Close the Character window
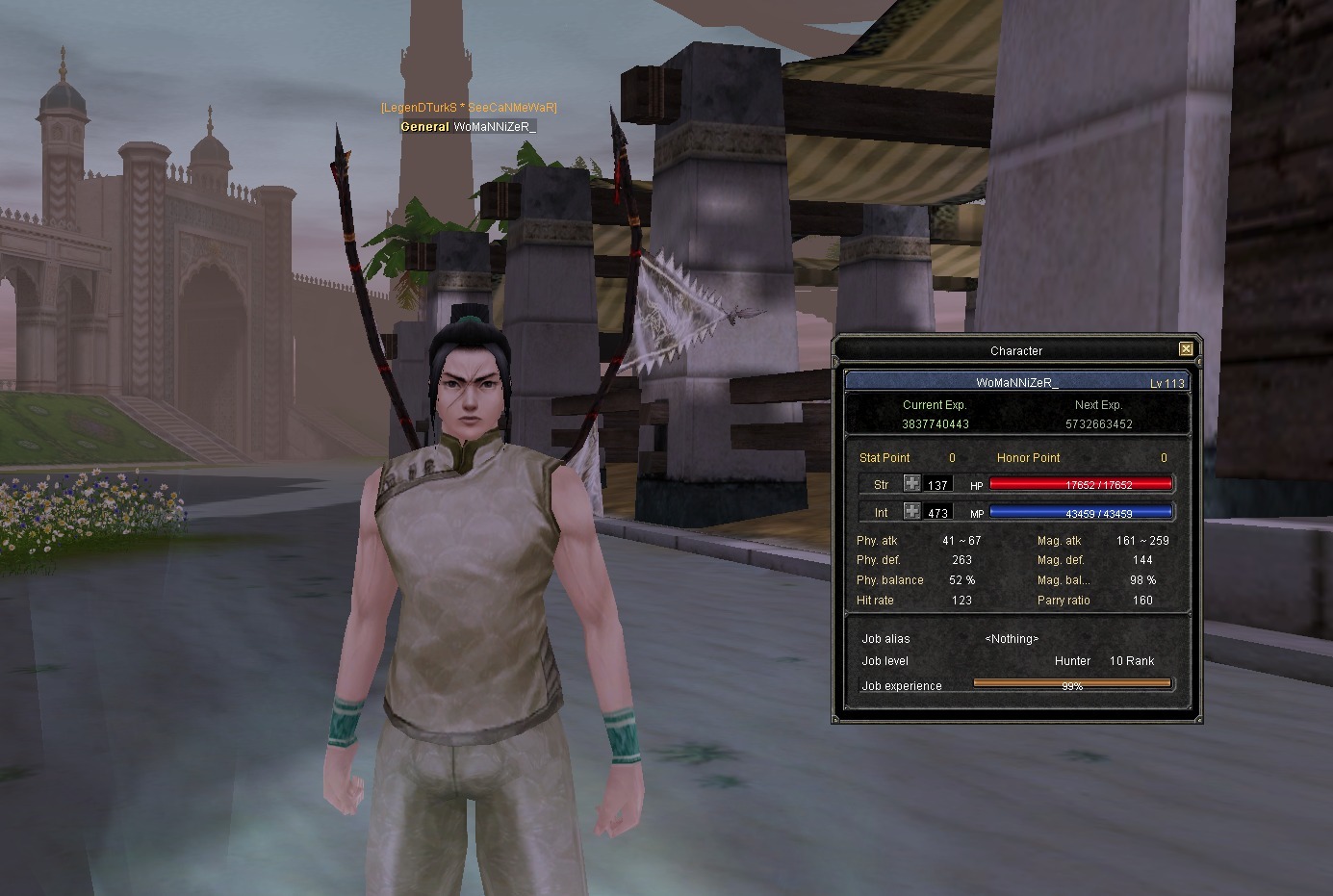 pos(1186,349)
